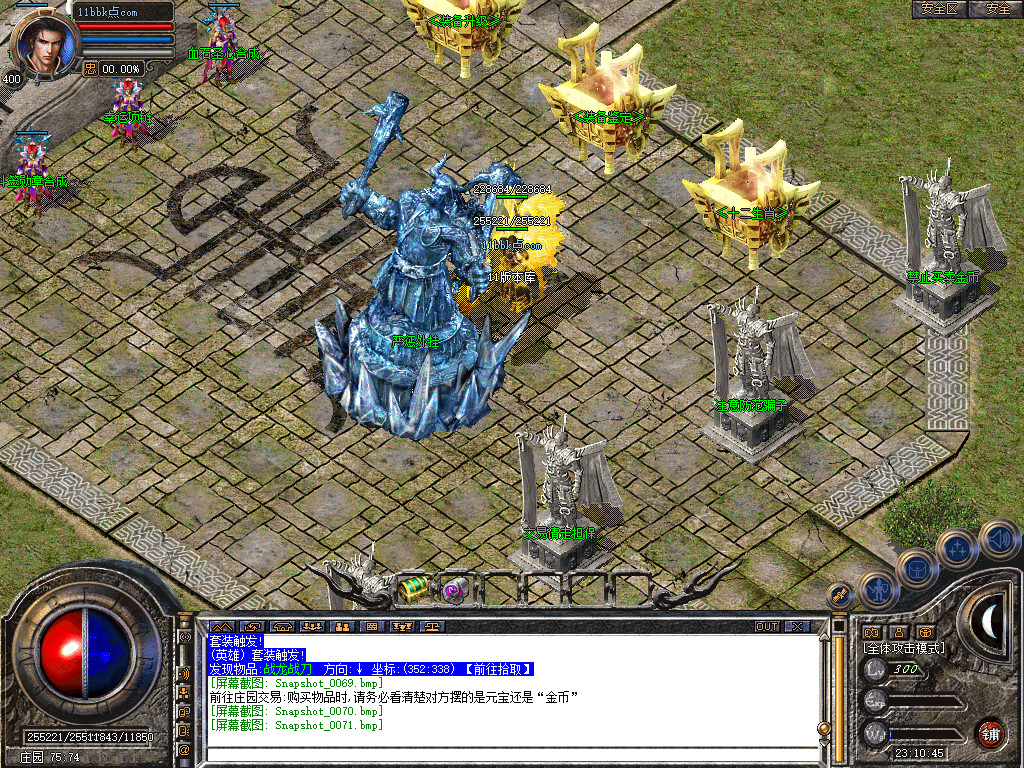
Task: Click the 忠 loyalty icon under the portrait
Action: (90, 69)
